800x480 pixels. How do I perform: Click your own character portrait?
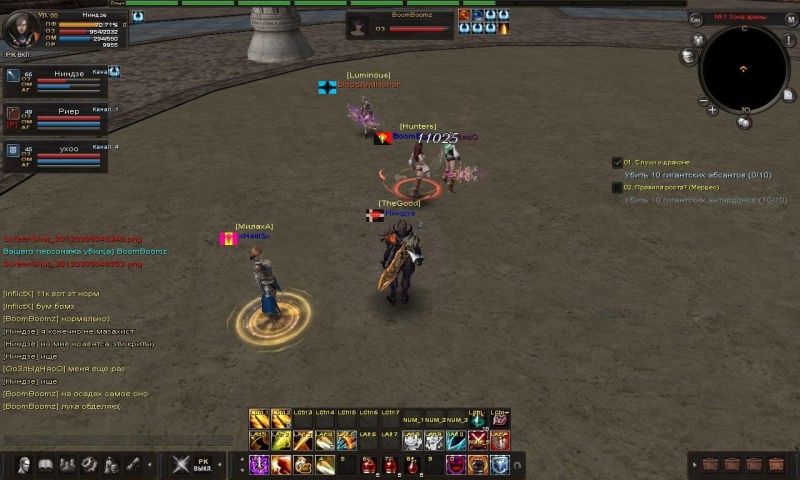(24, 28)
